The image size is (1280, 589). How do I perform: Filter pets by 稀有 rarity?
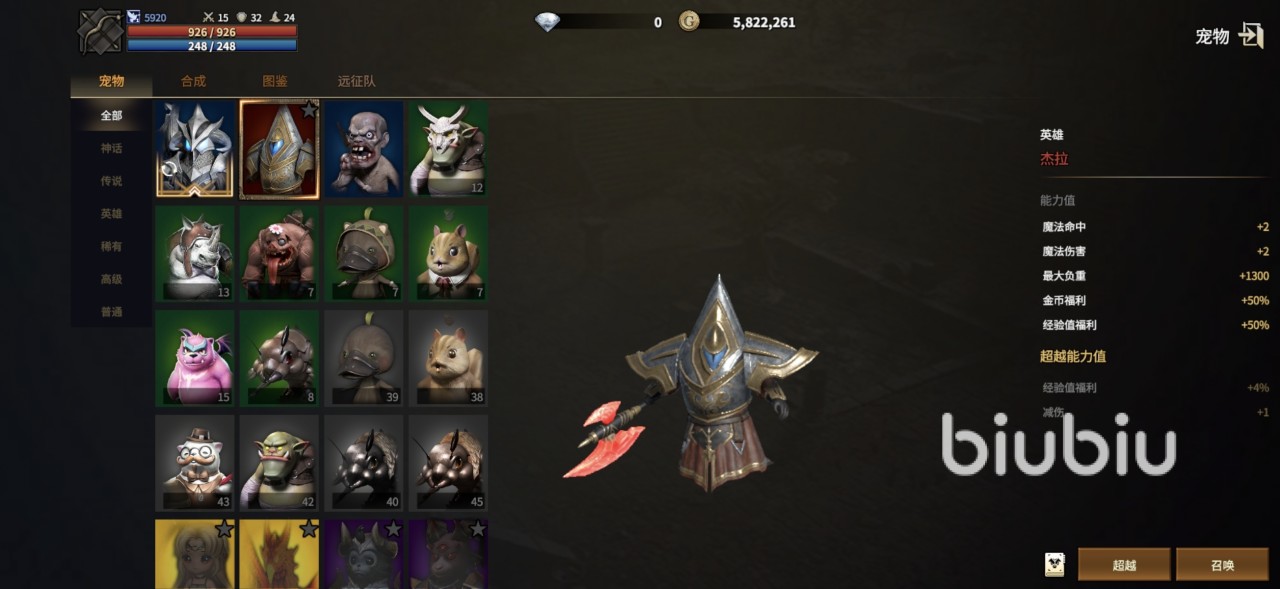point(111,246)
